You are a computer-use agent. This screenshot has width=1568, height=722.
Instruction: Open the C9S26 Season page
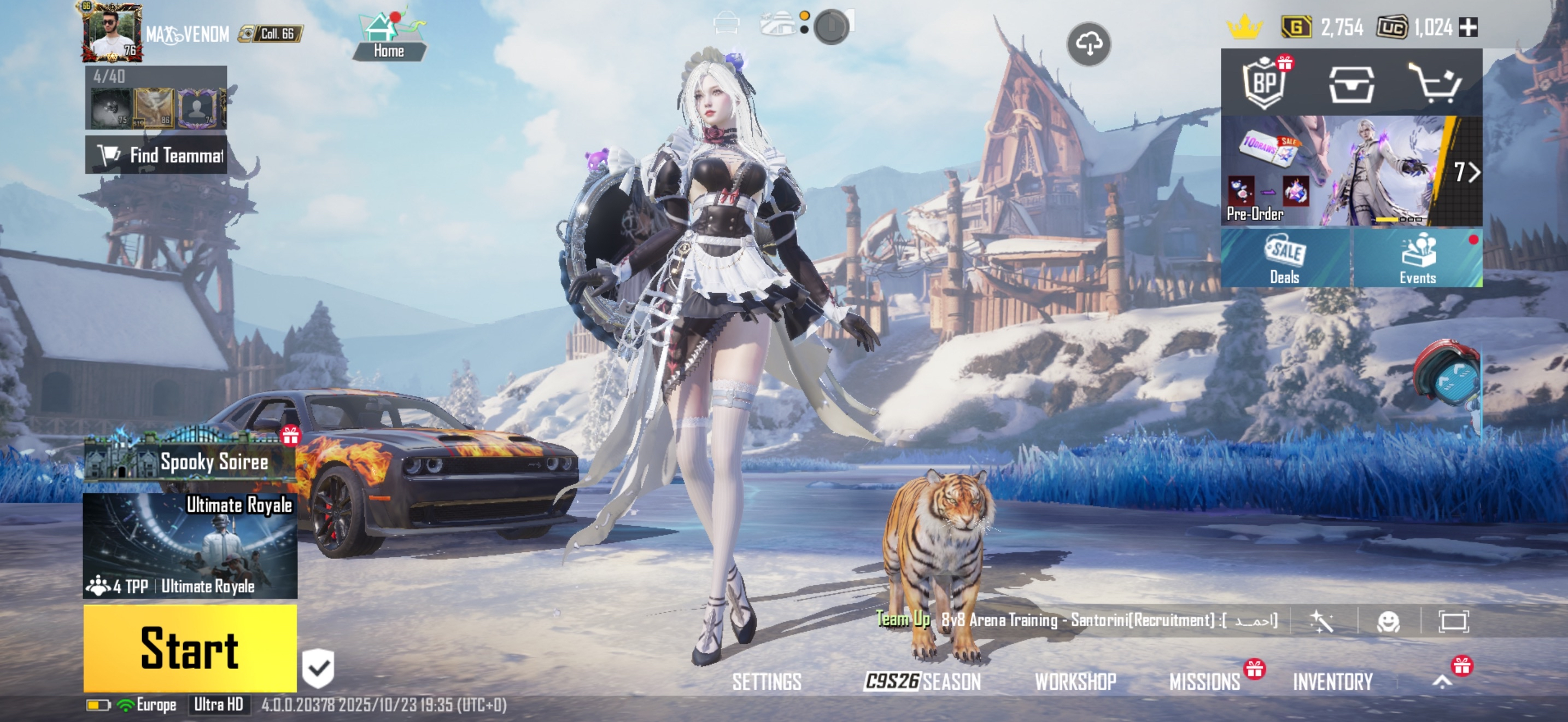click(922, 681)
